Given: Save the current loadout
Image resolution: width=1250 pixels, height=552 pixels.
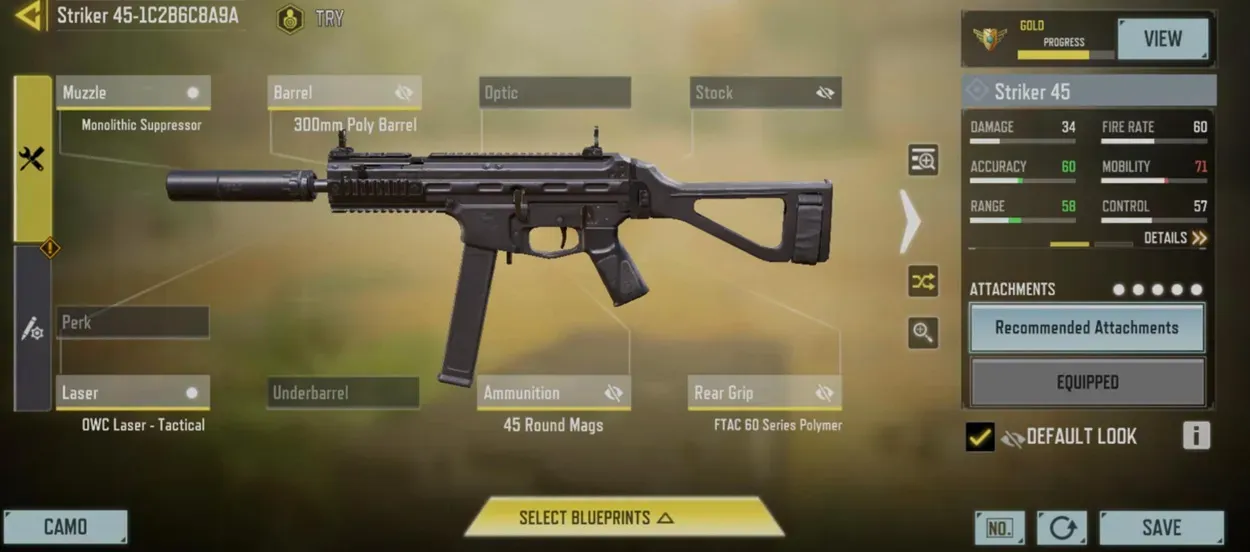Looking at the screenshot, I should tap(1161, 527).
